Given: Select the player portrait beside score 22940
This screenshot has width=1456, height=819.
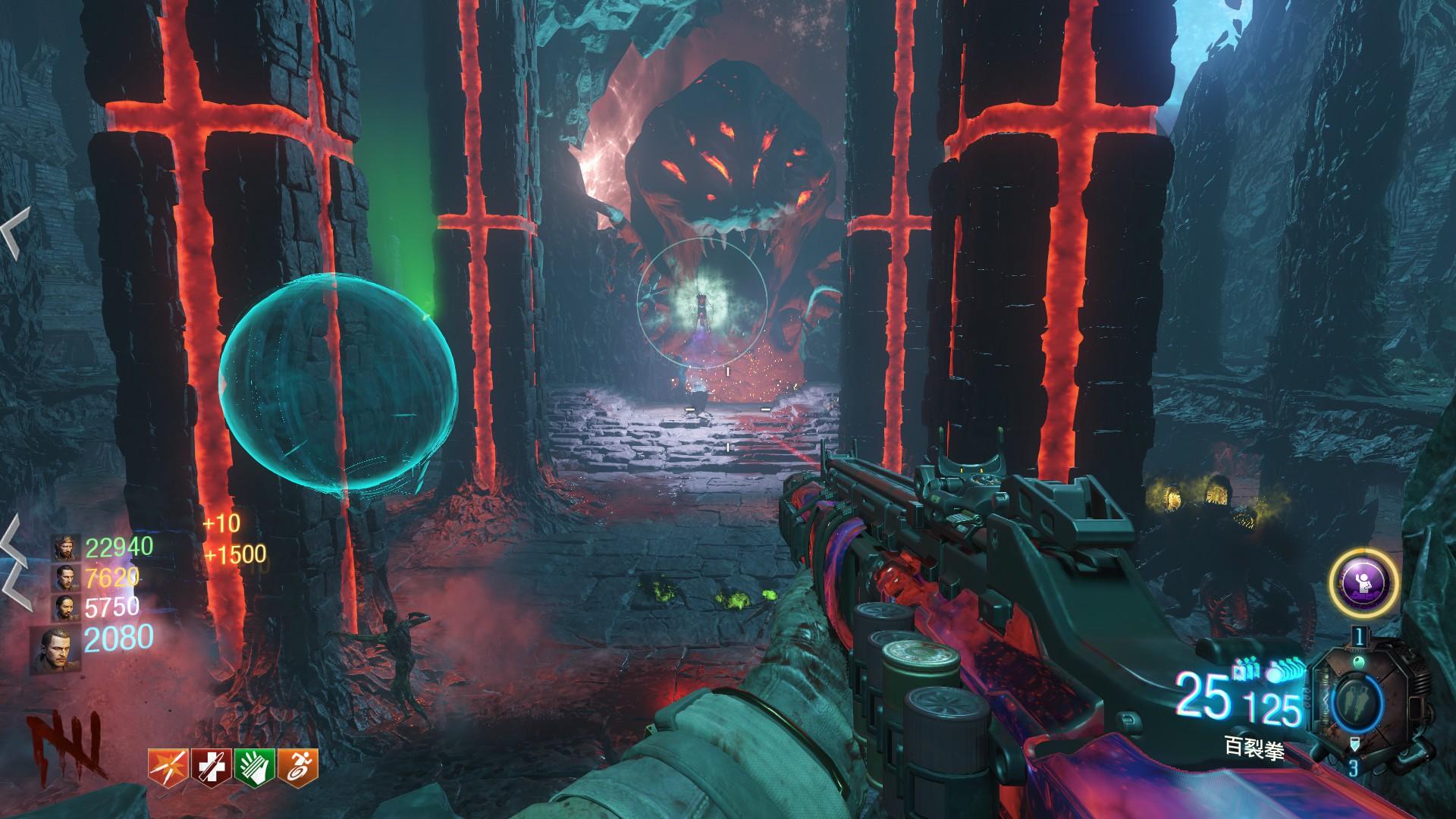Looking at the screenshot, I should [67, 548].
